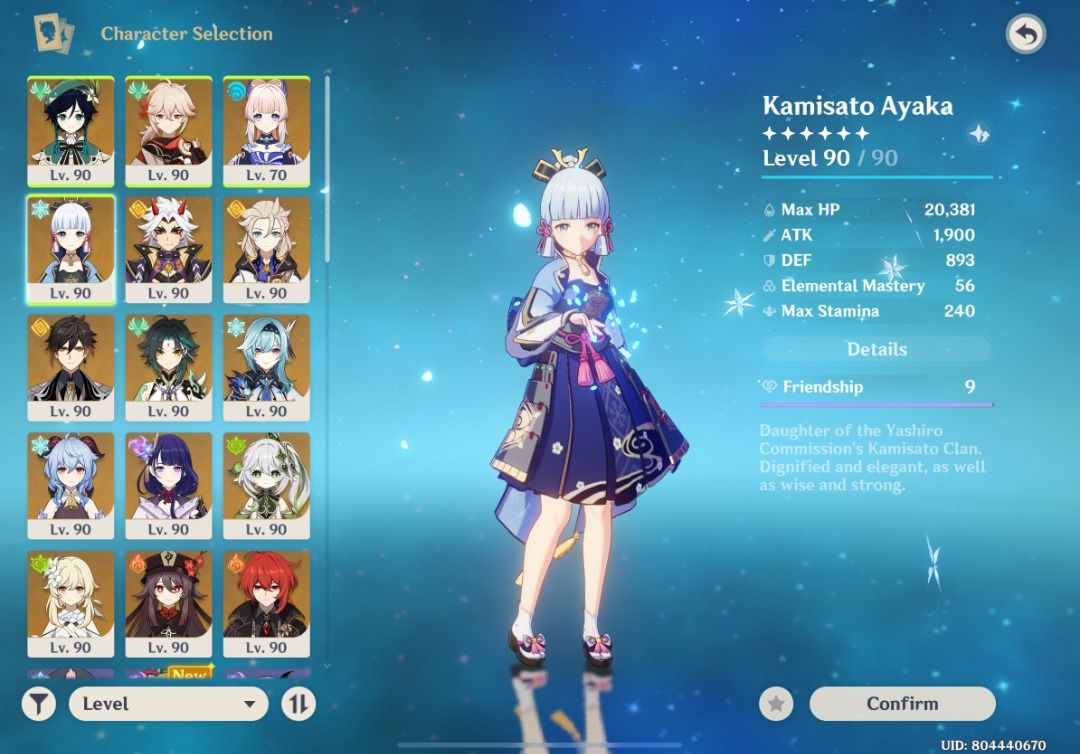Select Venti's character portrait
This screenshot has height=754, width=1080.
(70, 130)
